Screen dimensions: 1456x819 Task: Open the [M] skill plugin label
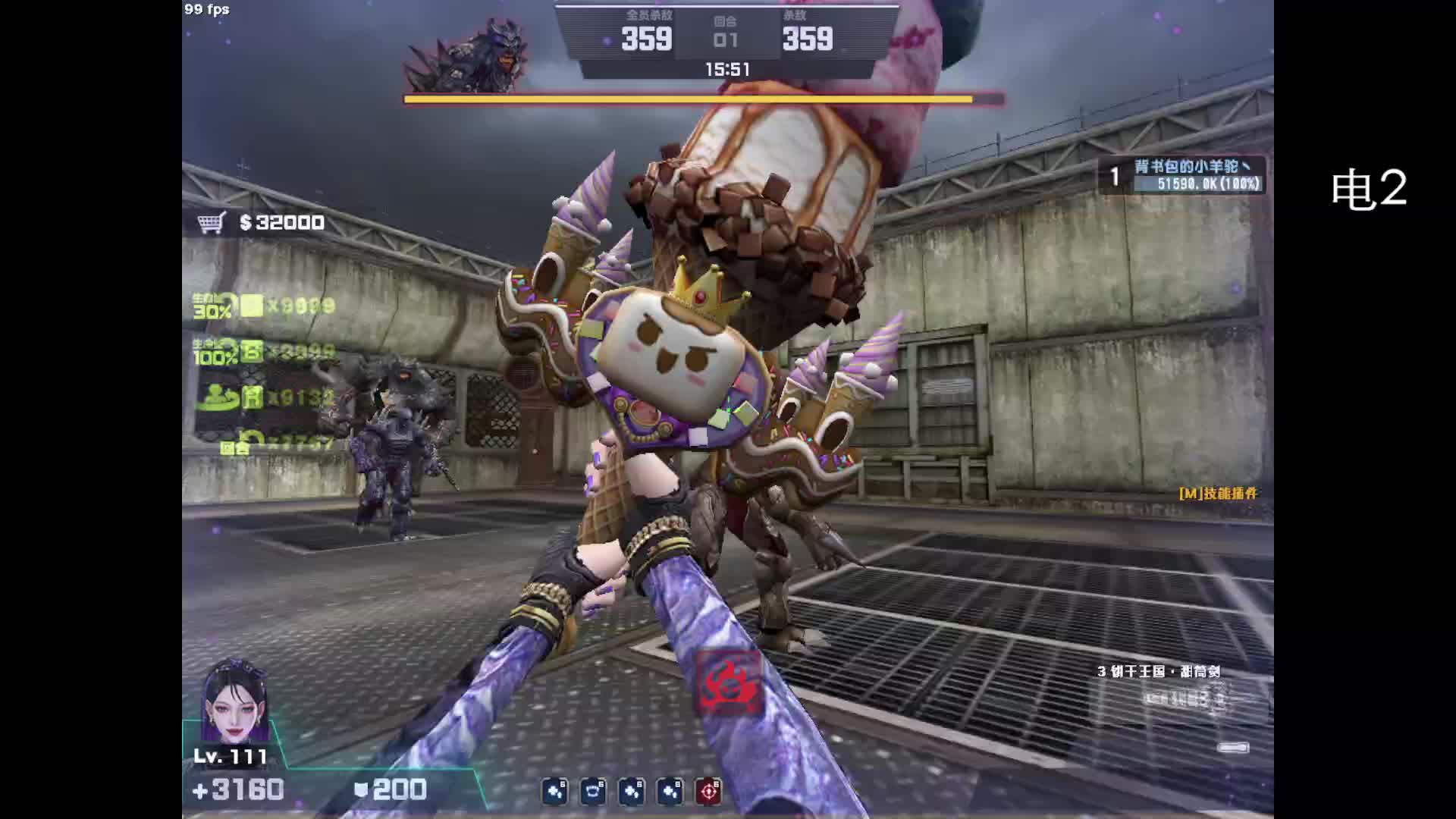[1217, 494]
